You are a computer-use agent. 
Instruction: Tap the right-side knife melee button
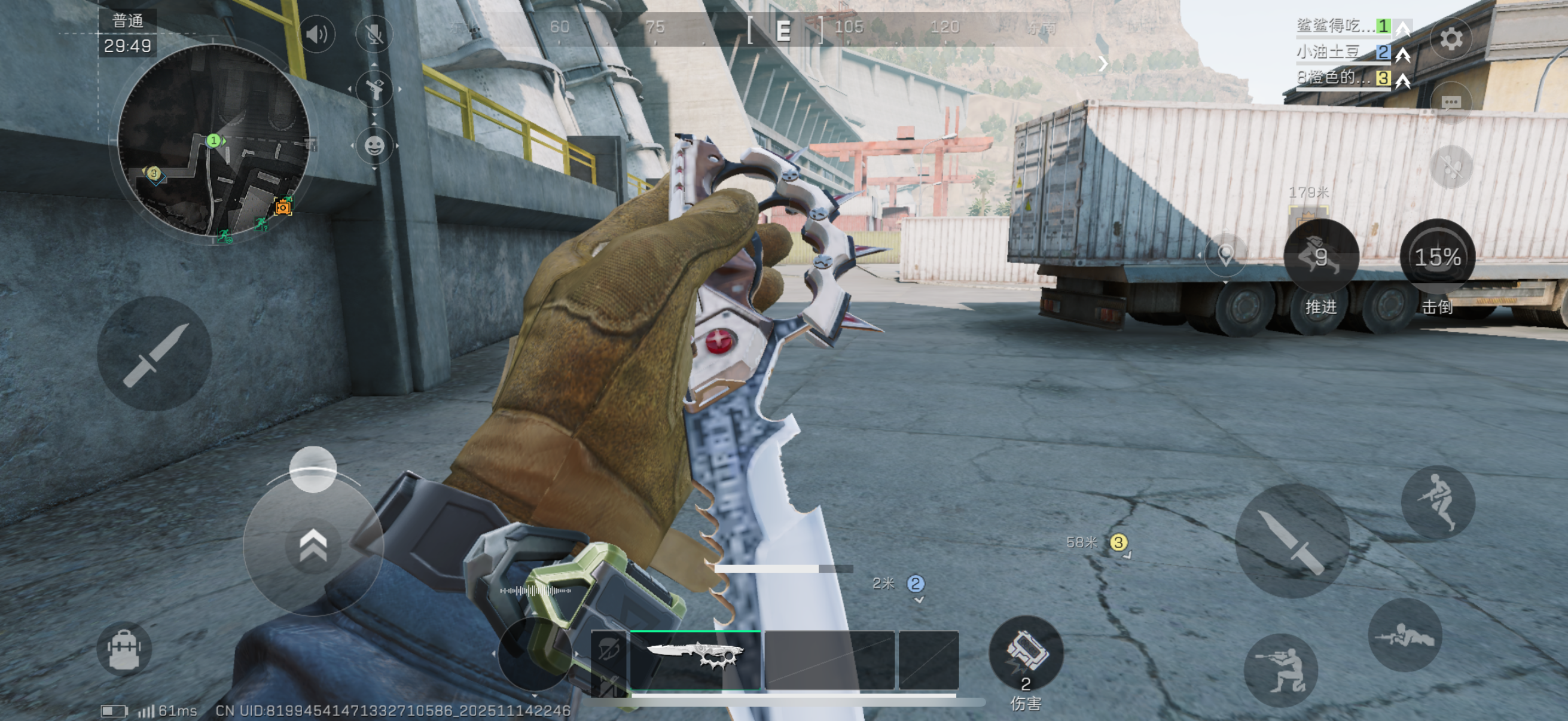(x=1292, y=540)
